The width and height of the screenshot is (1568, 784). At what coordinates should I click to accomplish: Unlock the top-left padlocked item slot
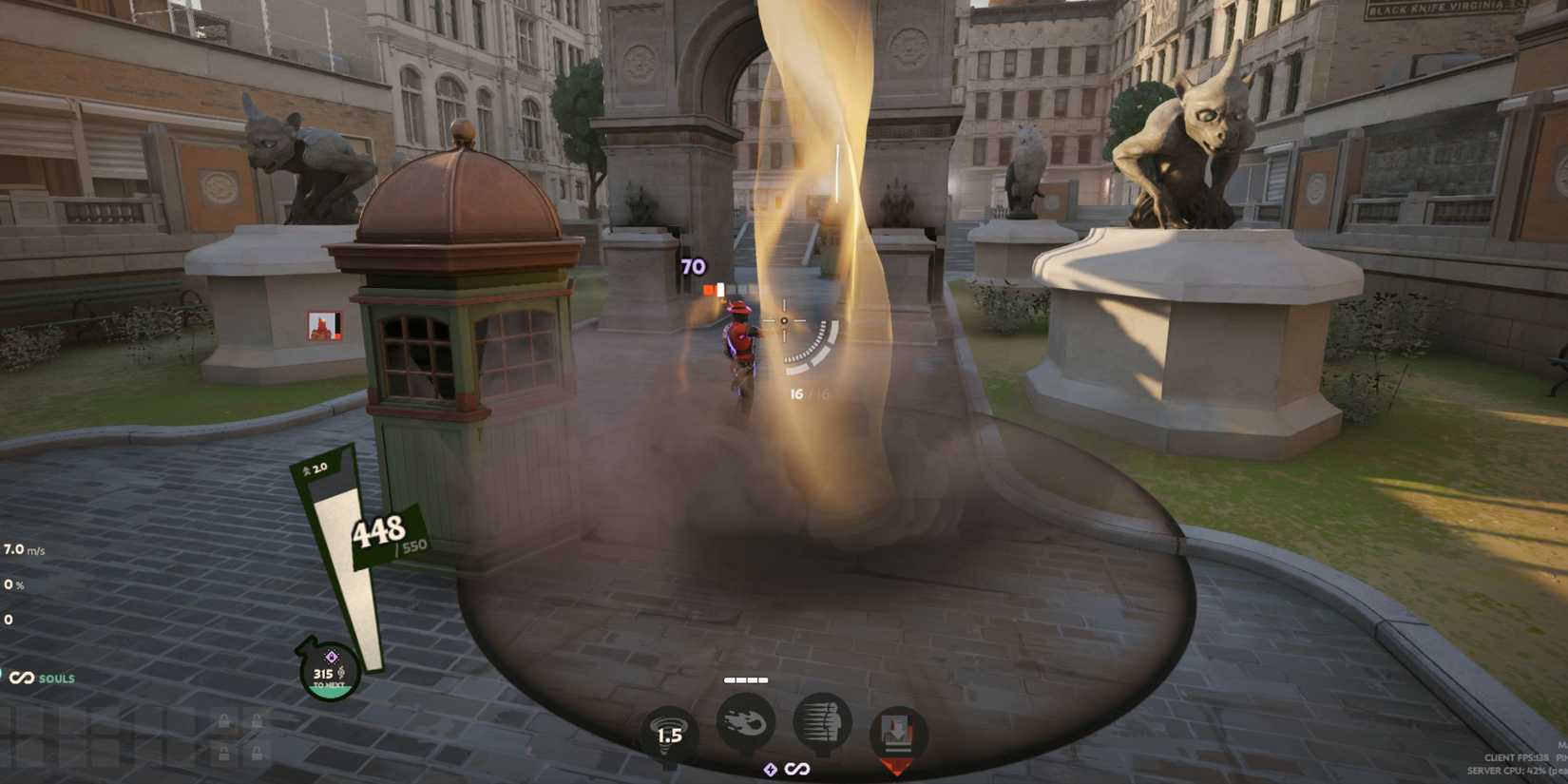tap(224, 720)
